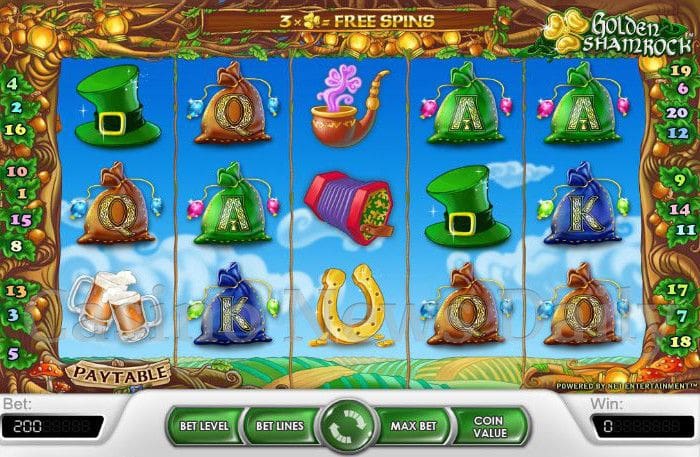Open the Paytable sign
The image size is (700, 457).
(117, 374)
